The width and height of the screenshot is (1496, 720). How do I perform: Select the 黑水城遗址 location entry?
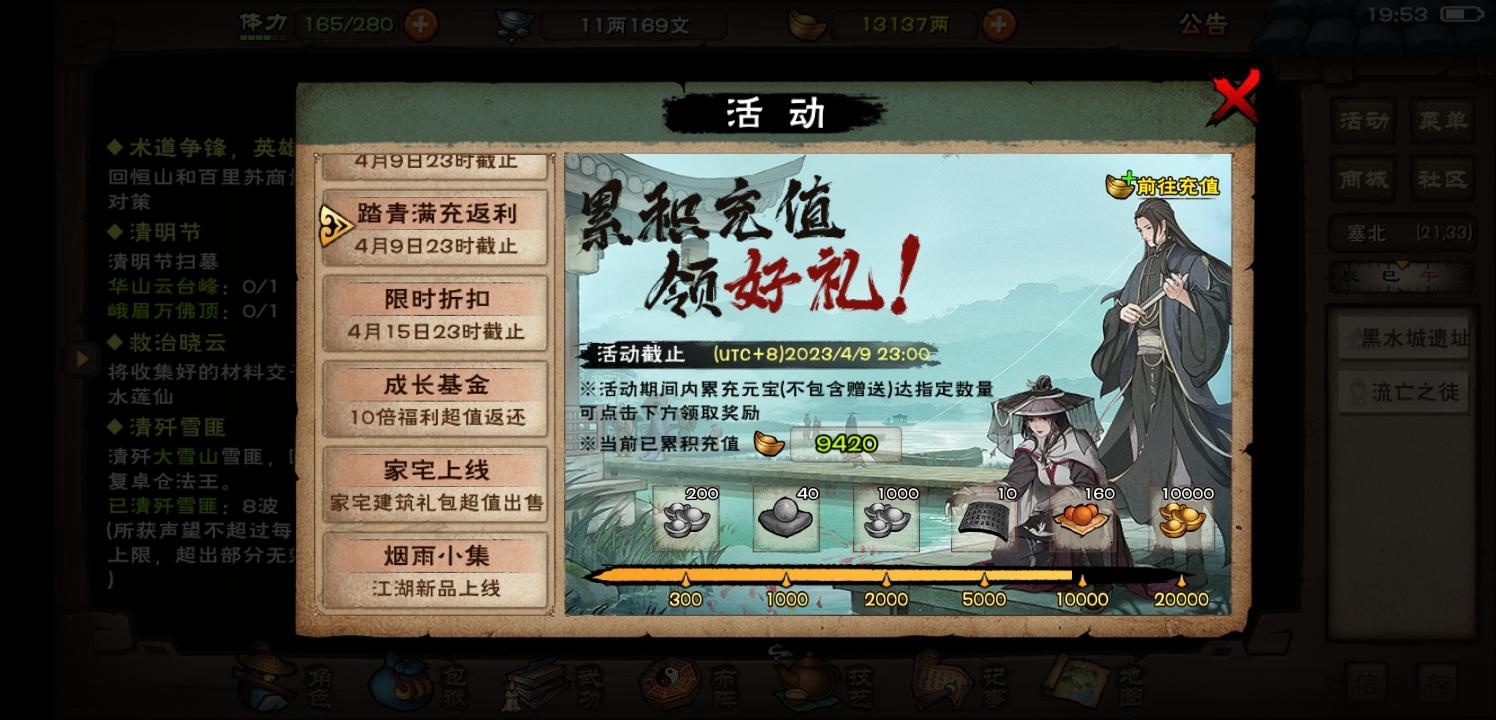(x=1402, y=340)
